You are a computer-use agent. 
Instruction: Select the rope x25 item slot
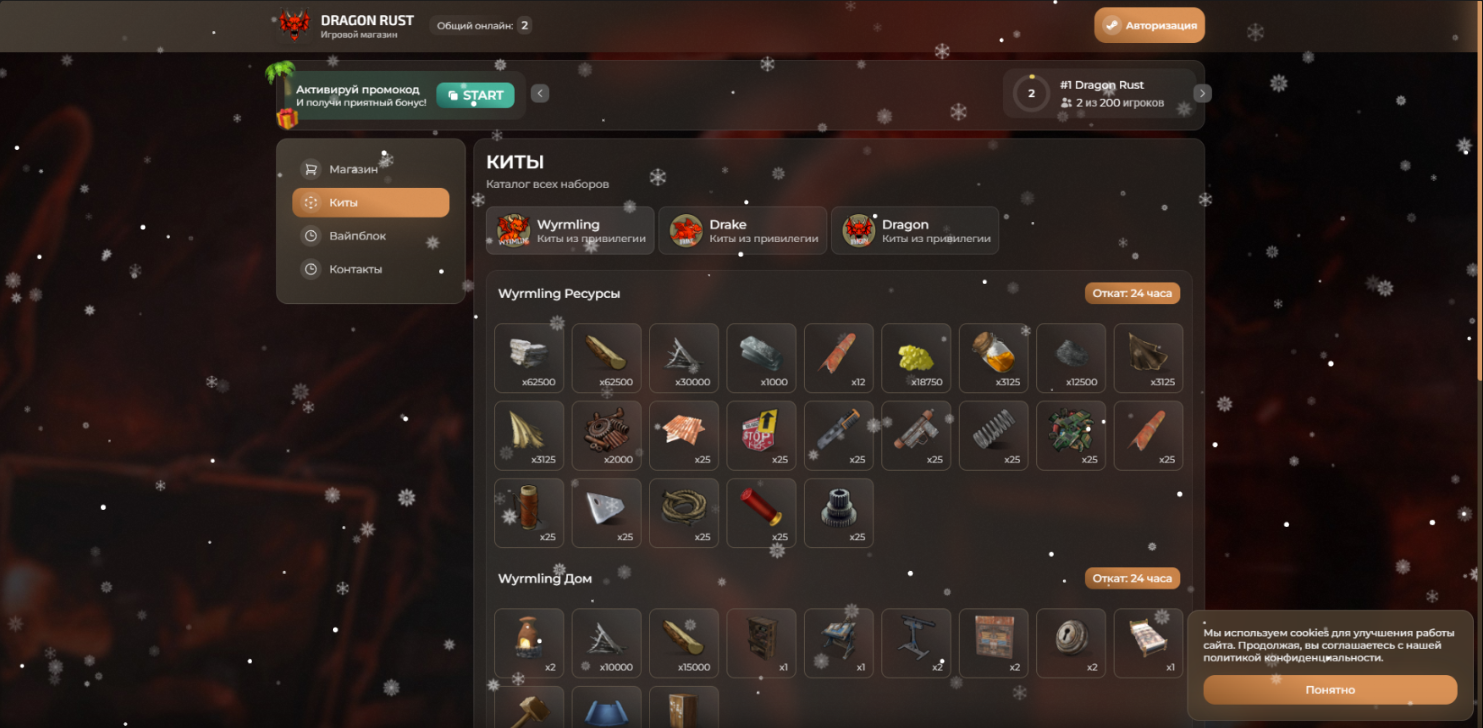point(684,513)
